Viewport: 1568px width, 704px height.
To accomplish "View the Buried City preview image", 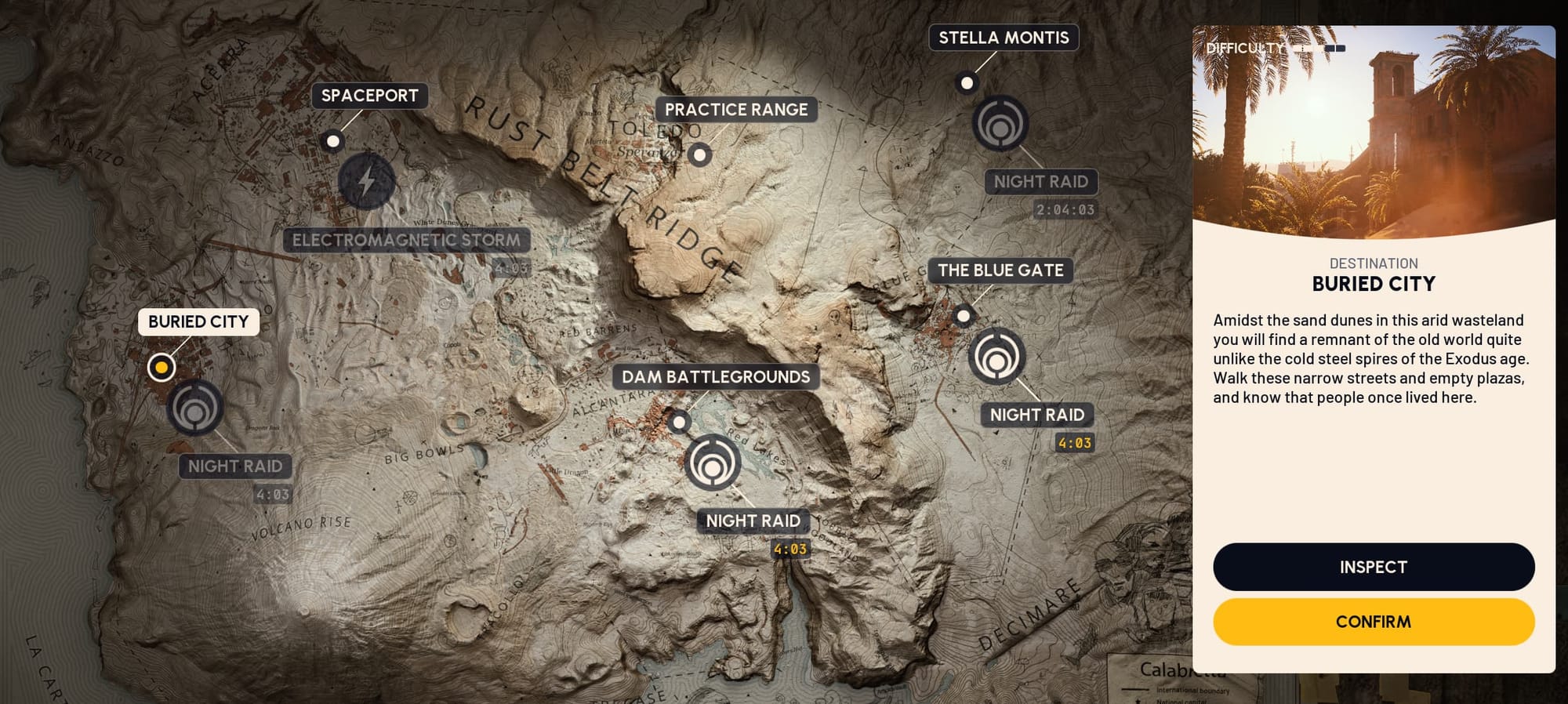I will (x=1373, y=129).
